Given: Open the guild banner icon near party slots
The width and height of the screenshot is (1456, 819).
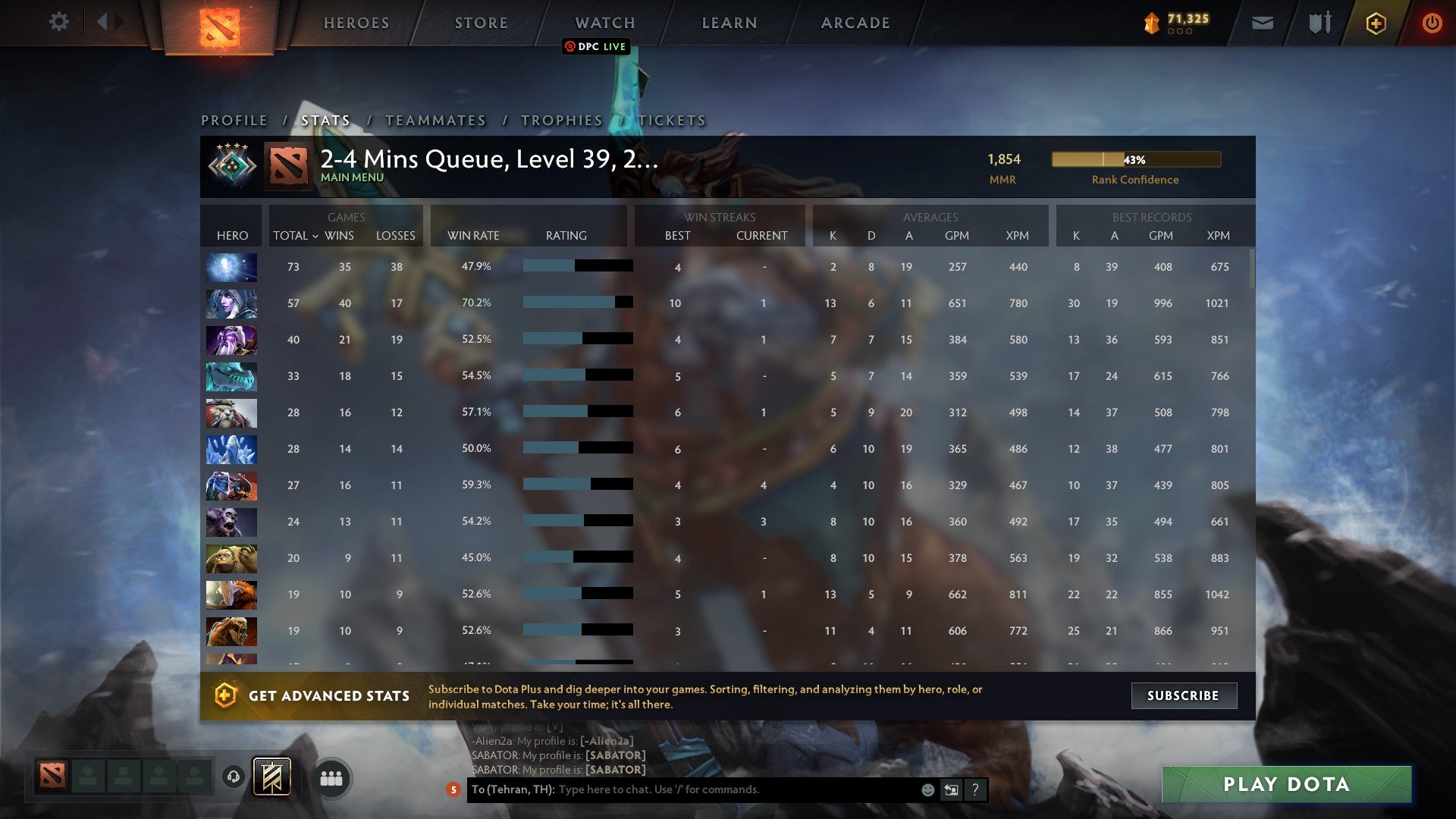Looking at the screenshot, I should (x=273, y=777).
